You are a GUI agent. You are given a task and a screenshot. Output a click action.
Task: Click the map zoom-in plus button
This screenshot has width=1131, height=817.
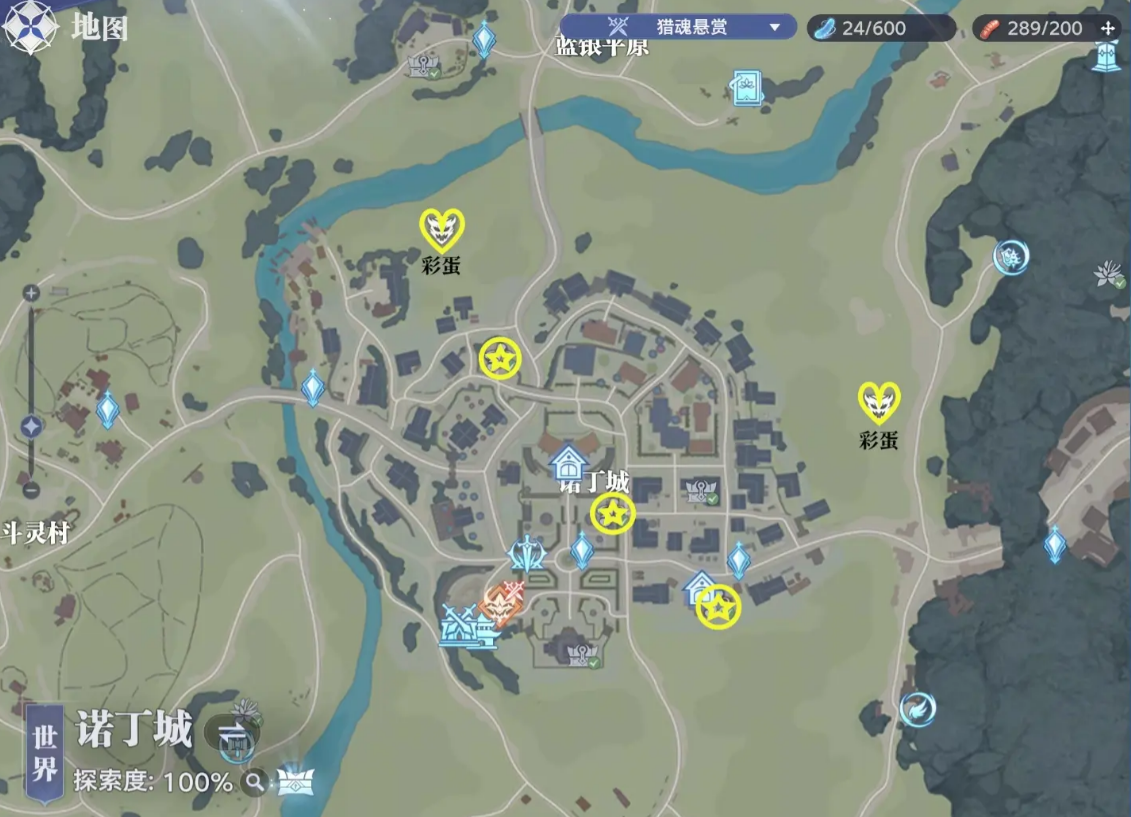click(x=31, y=293)
